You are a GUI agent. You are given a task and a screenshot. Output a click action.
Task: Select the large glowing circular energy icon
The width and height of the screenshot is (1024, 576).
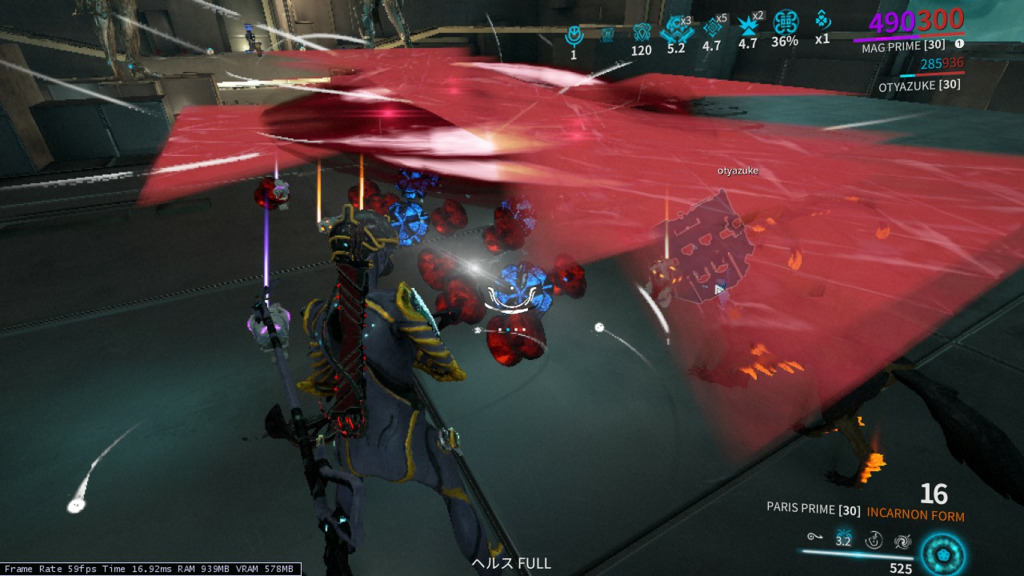pyautogui.click(x=941, y=553)
